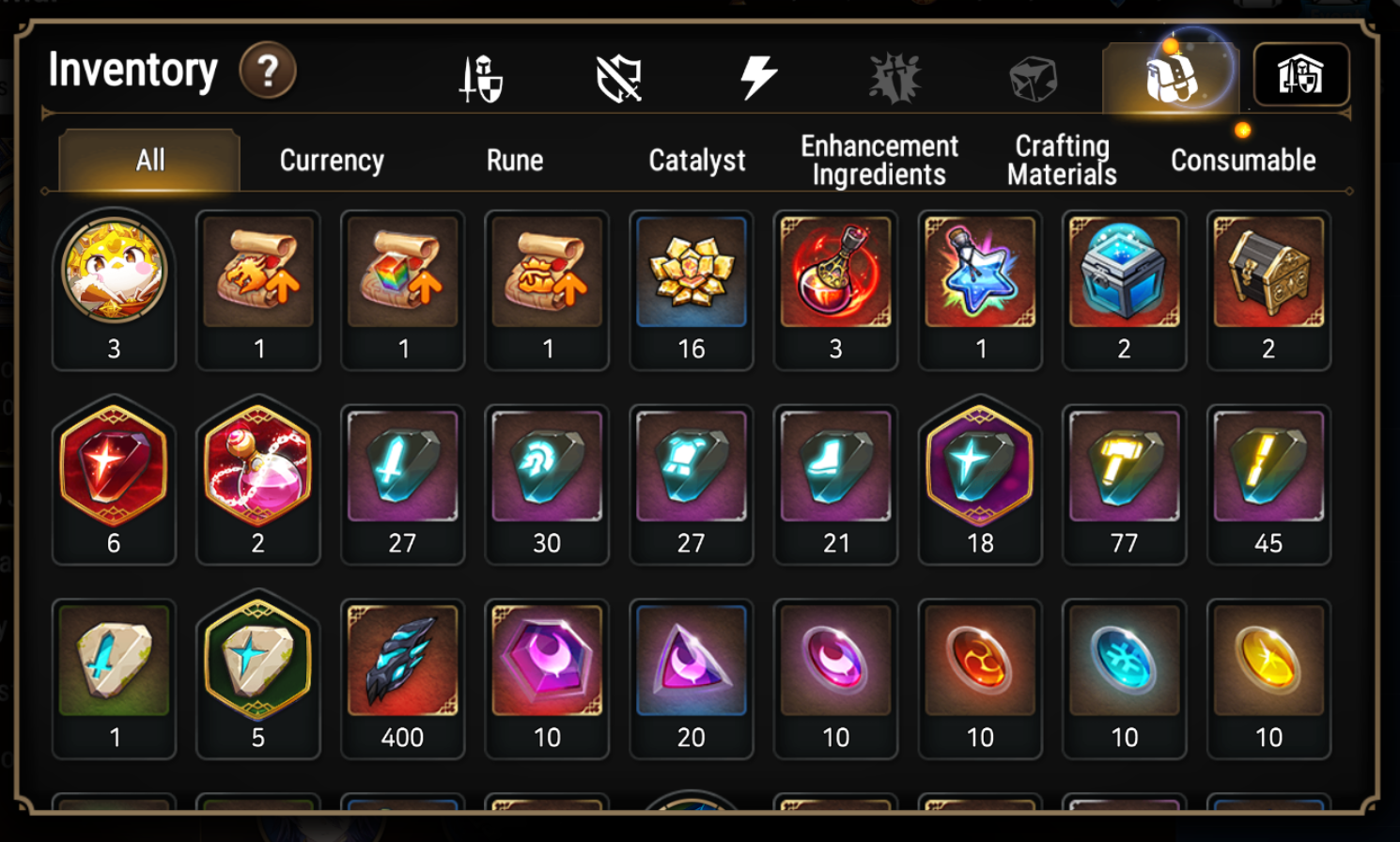Select the Rune tab
This screenshot has width=1400, height=842.
coord(514,160)
